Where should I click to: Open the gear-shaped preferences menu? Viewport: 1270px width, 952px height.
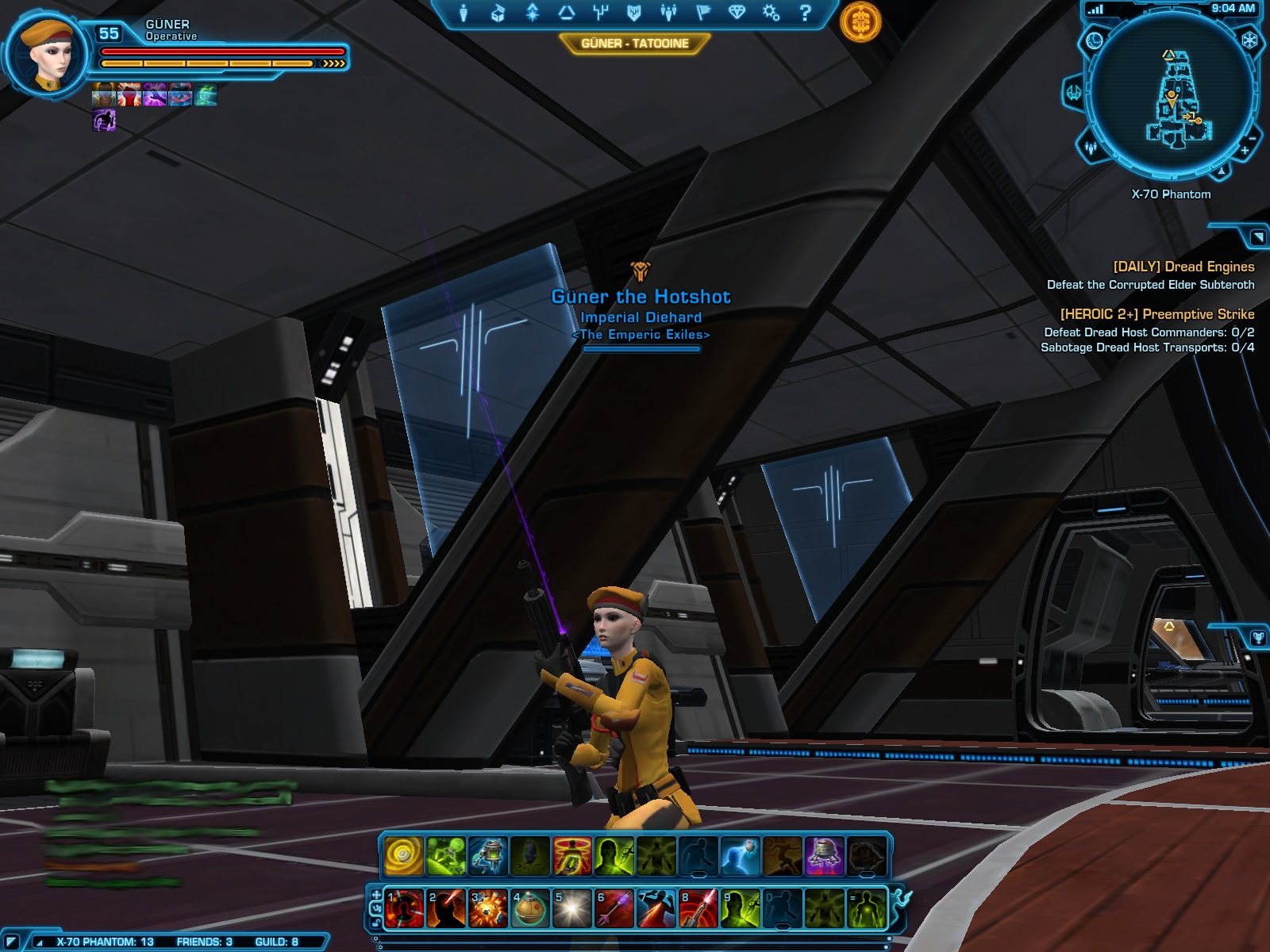click(x=771, y=13)
